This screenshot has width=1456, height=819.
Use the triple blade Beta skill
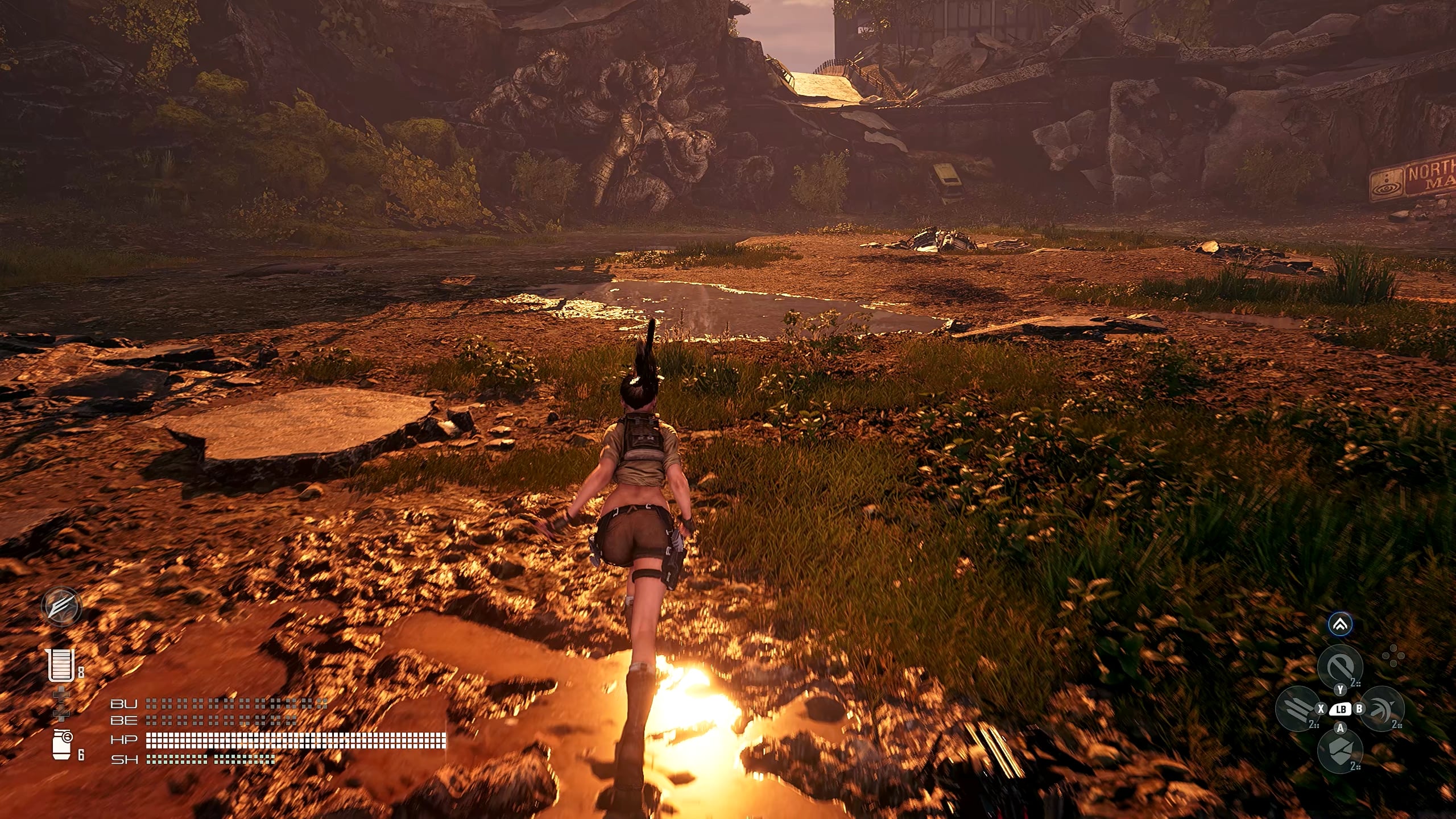[1297, 709]
